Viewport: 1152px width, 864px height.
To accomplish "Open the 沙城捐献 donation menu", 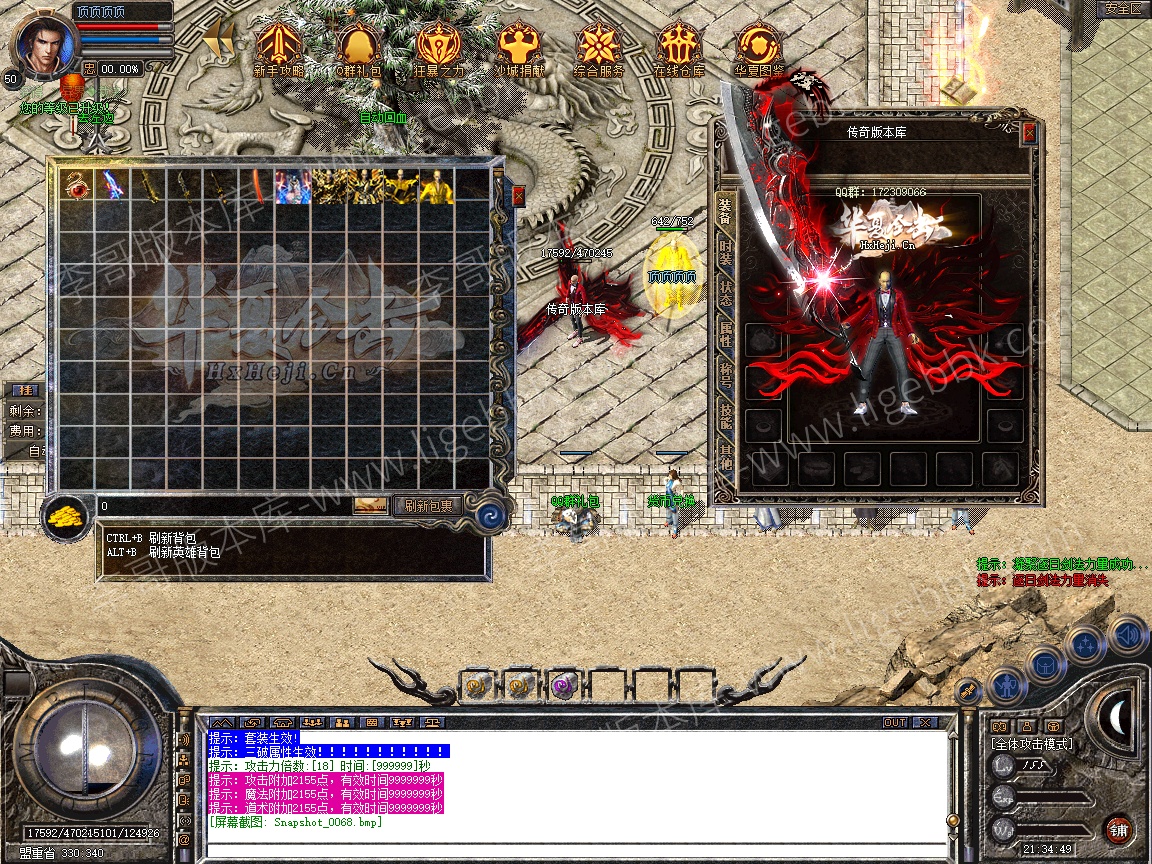I will pyautogui.click(x=519, y=48).
